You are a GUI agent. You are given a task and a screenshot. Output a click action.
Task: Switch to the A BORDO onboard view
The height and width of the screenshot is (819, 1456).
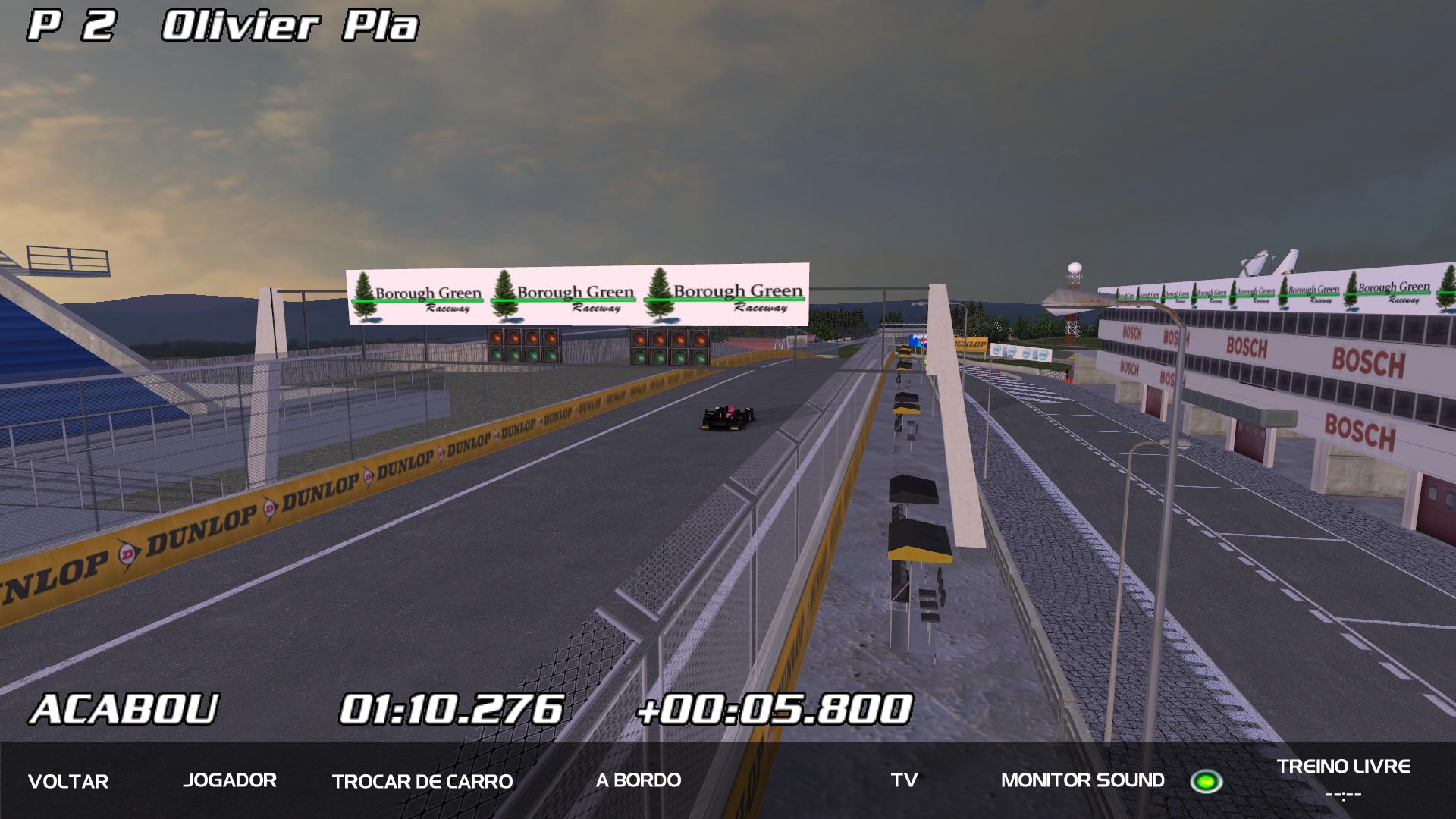tap(639, 780)
